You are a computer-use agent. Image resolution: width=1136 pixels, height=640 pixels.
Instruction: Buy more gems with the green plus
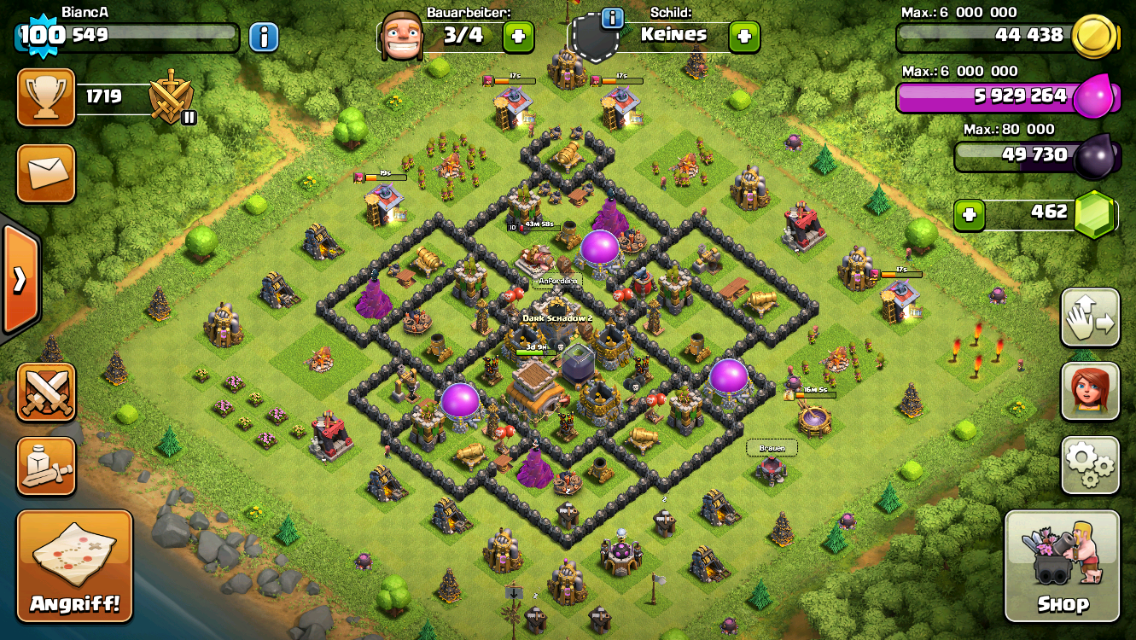pos(969,215)
